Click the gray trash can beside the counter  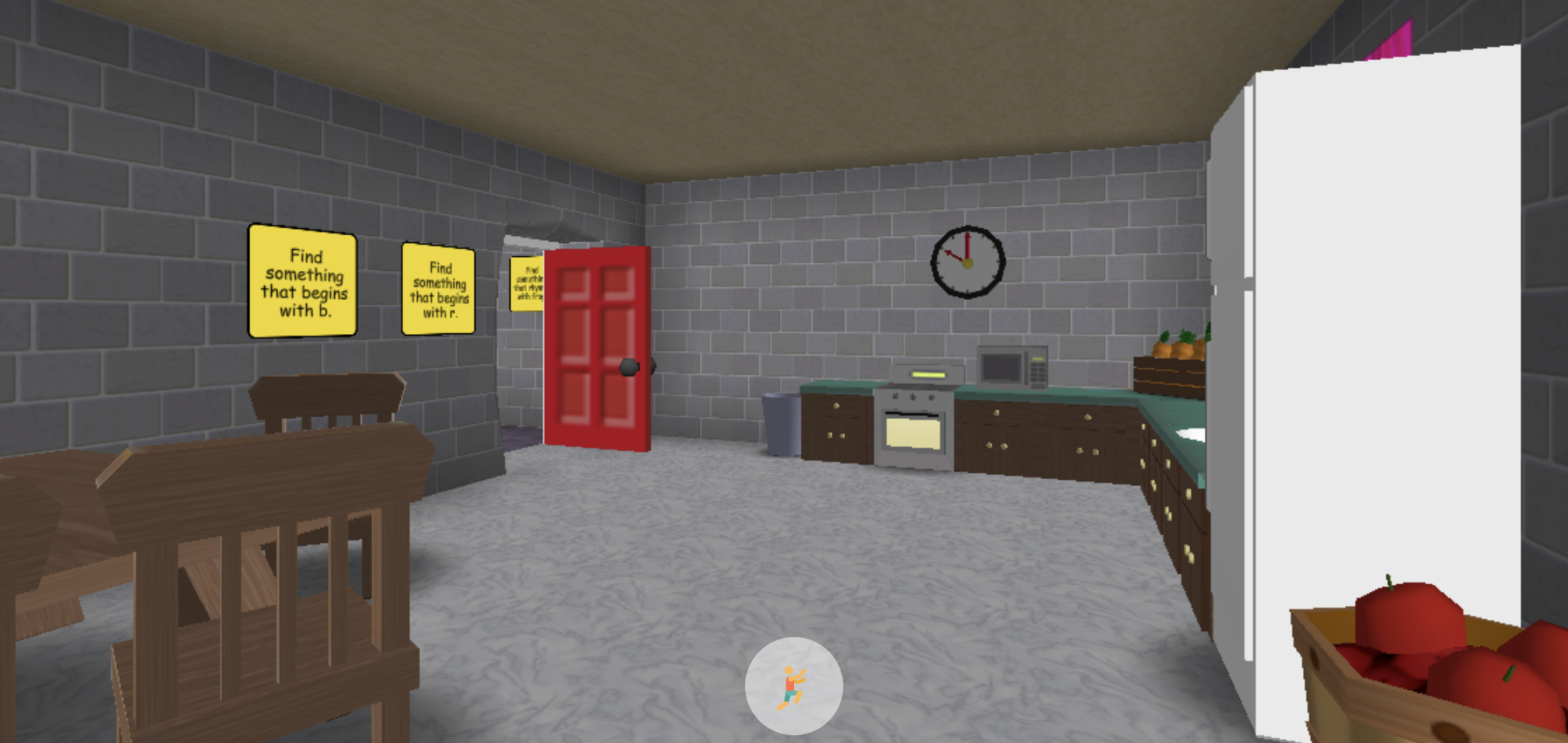click(782, 424)
